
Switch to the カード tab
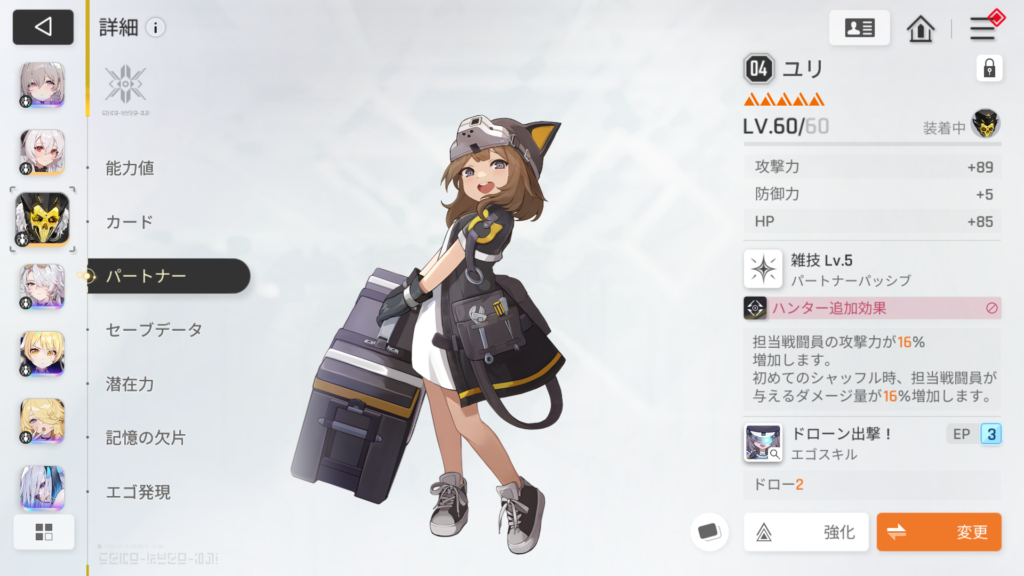130,222
